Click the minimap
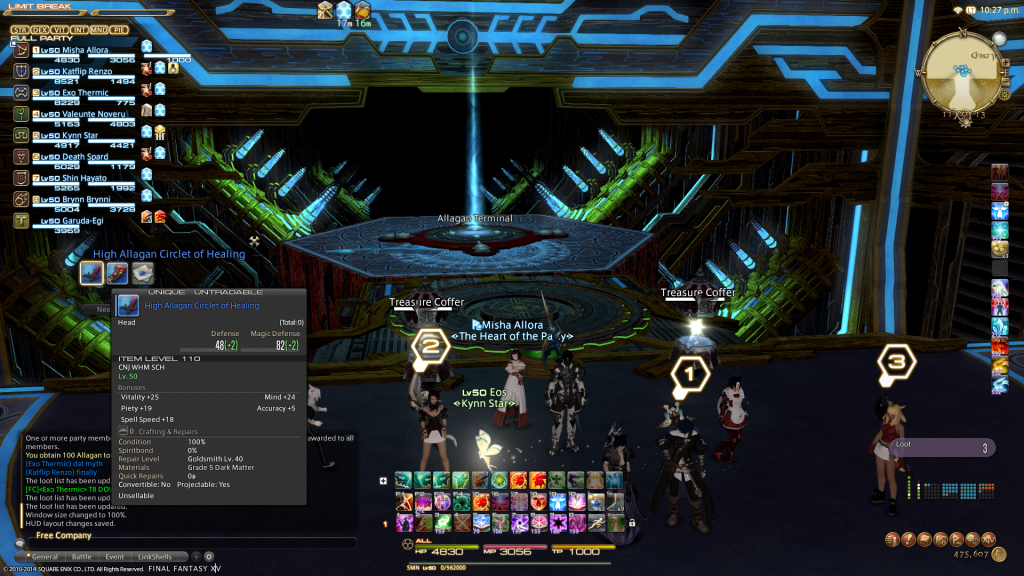The height and width of the screenshot is (576, 1024). [962, 75]
